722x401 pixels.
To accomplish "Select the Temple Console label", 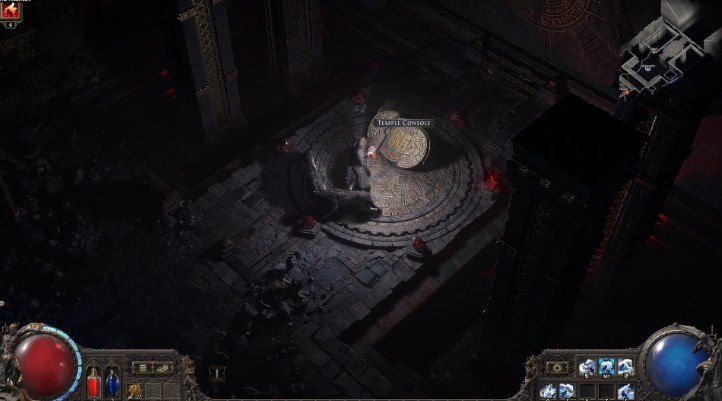I will [404, 123].
